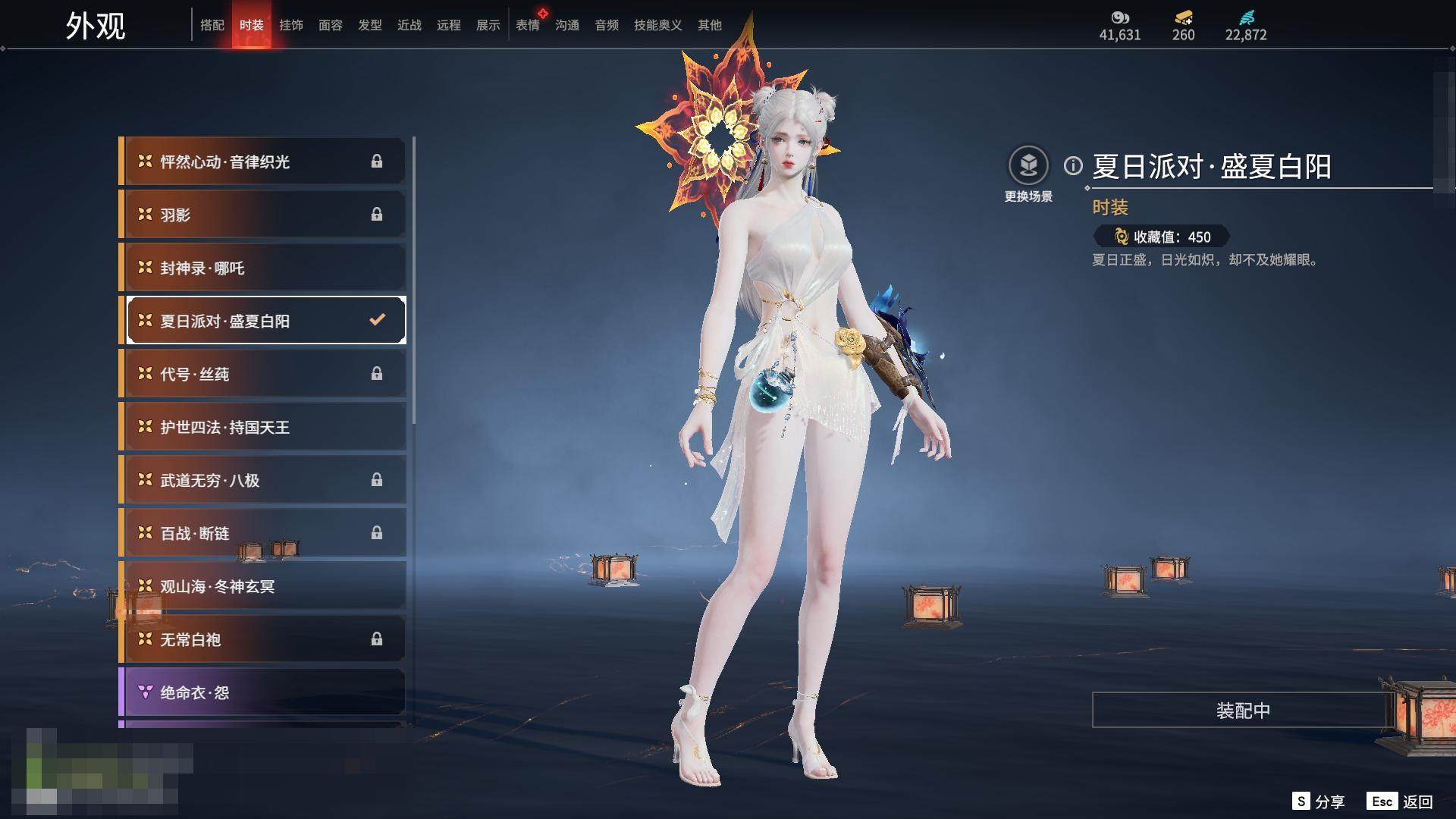Click the 更换场景 scene change icon

1028,166
